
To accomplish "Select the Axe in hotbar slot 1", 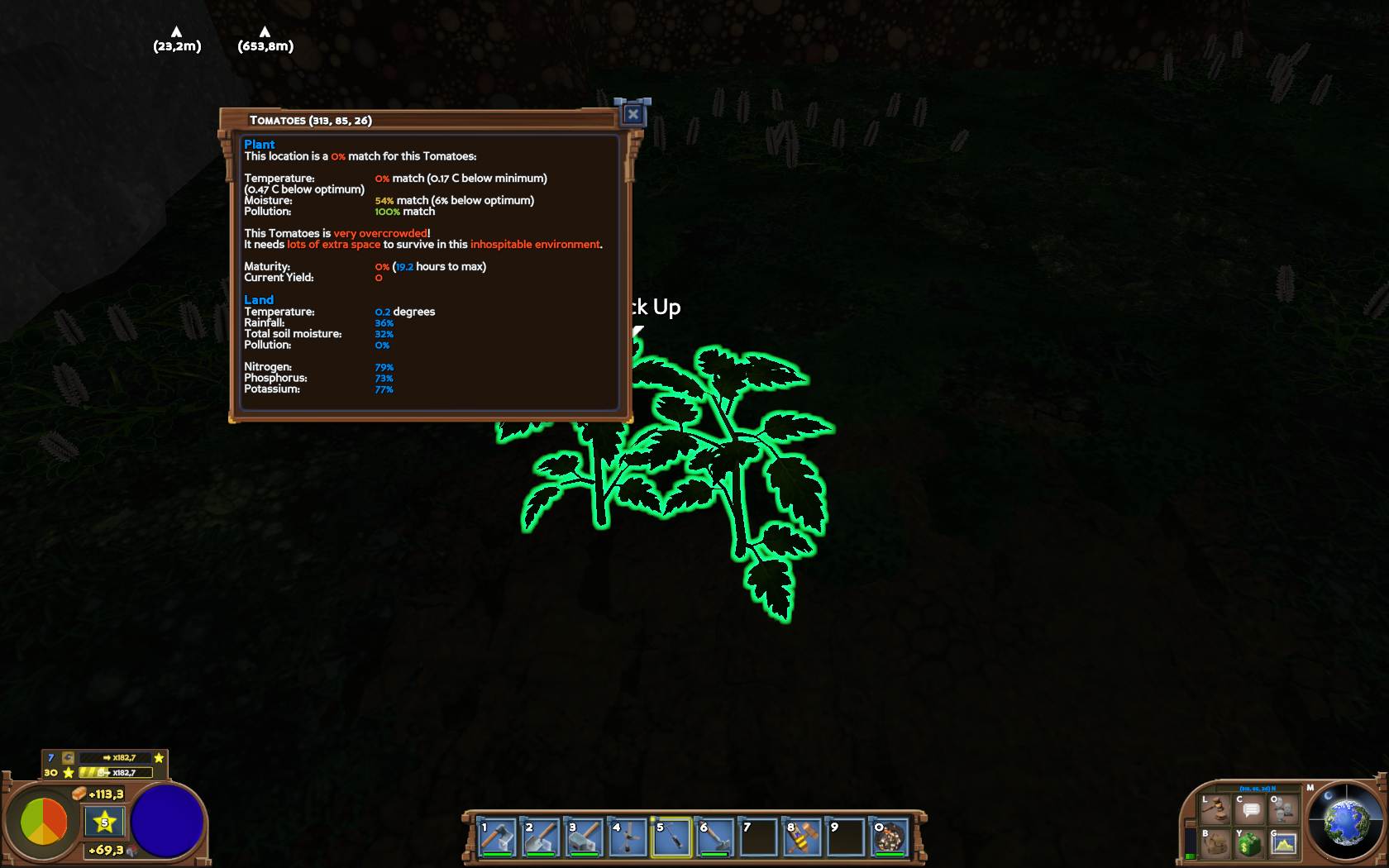I will click(x=499, y=837).
